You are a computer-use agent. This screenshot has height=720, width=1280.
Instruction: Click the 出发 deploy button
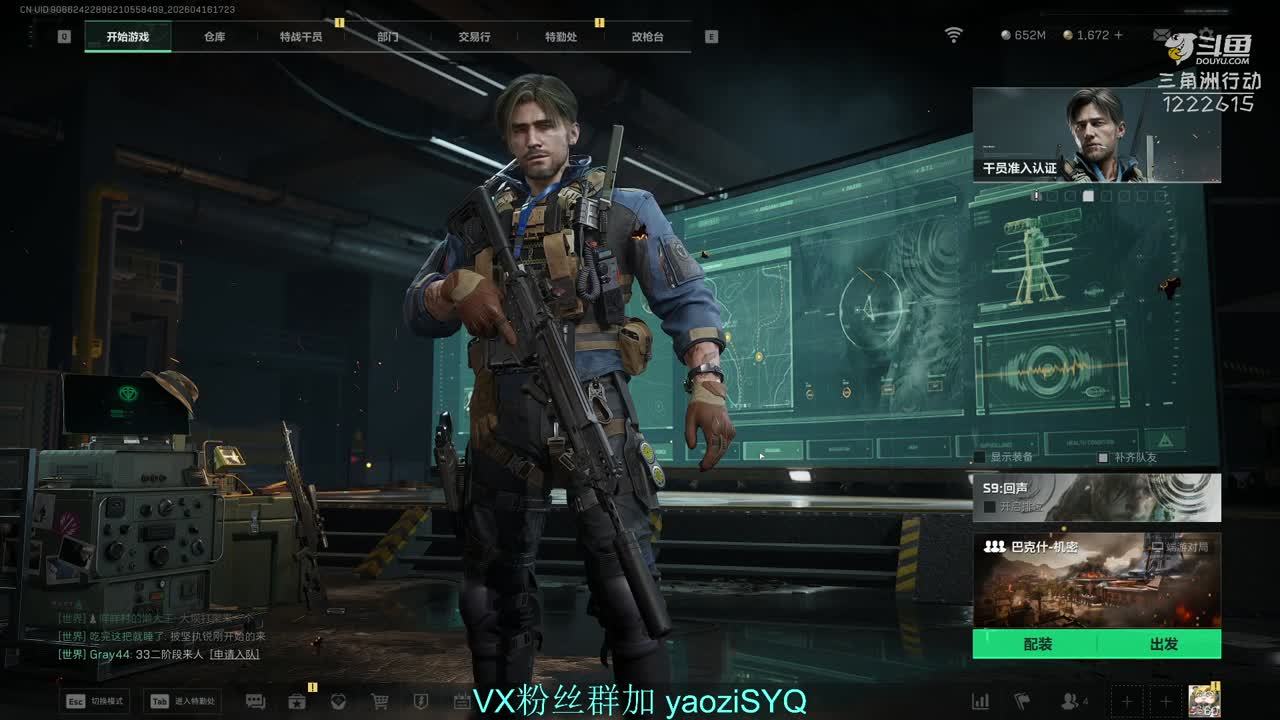click(1163, 644)
